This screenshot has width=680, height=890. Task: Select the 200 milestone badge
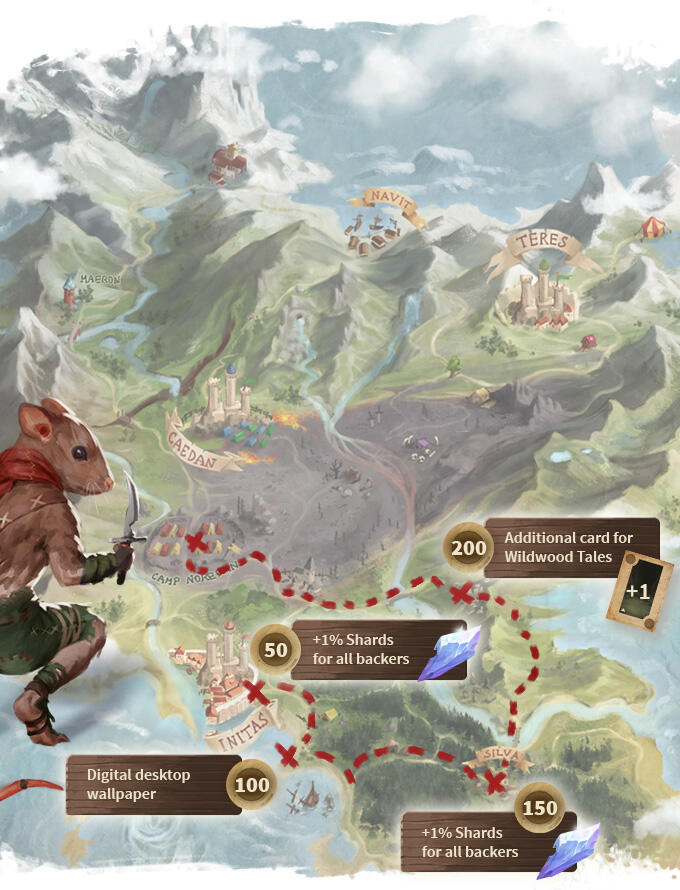[468, 547]
